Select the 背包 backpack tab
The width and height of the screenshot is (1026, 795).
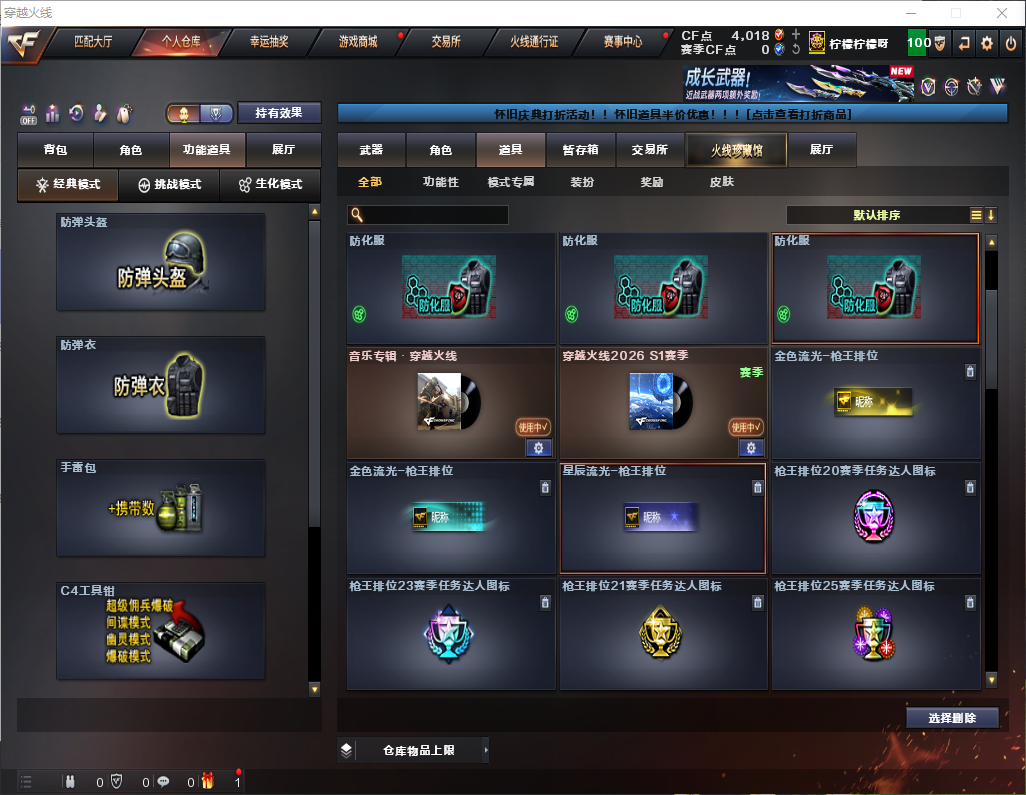(x=55, y=150)
